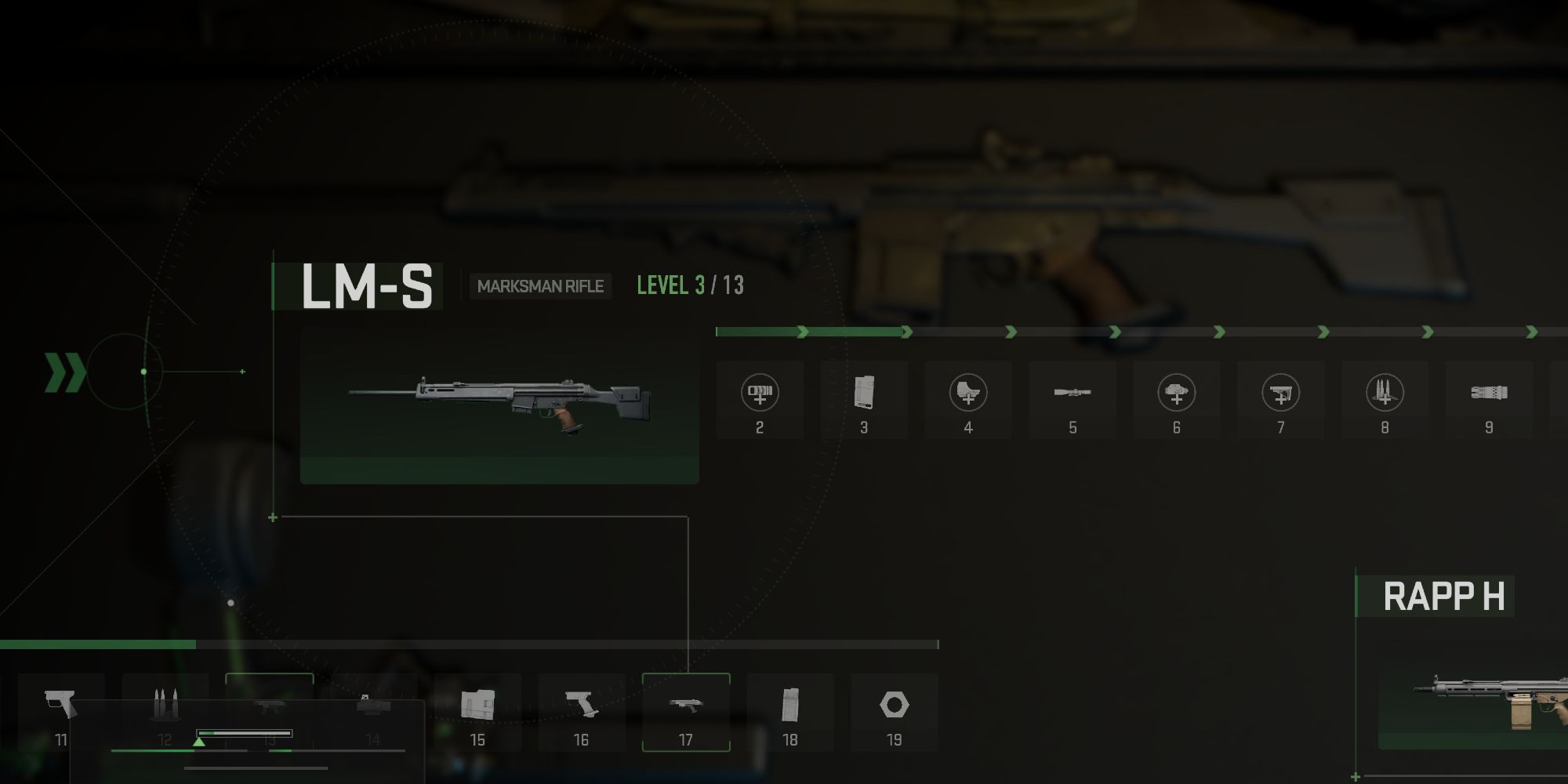Viewport: 1568px width, 784px height.
Task: Select the level 6 unlock slot
Action: tap(1176, 401)
